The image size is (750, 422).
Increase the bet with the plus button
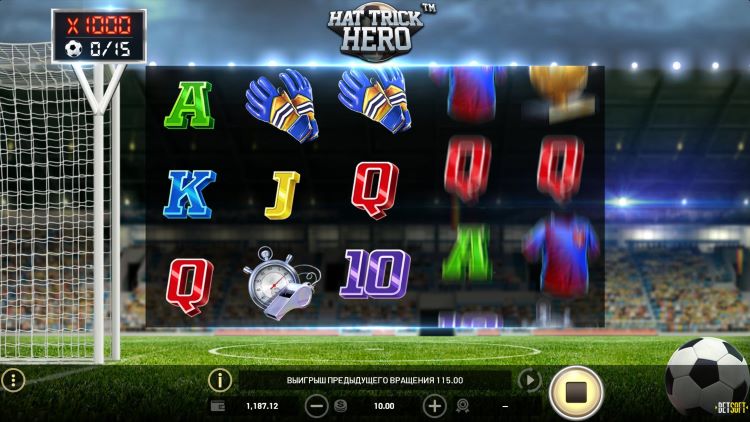click(x=434, y=406)
